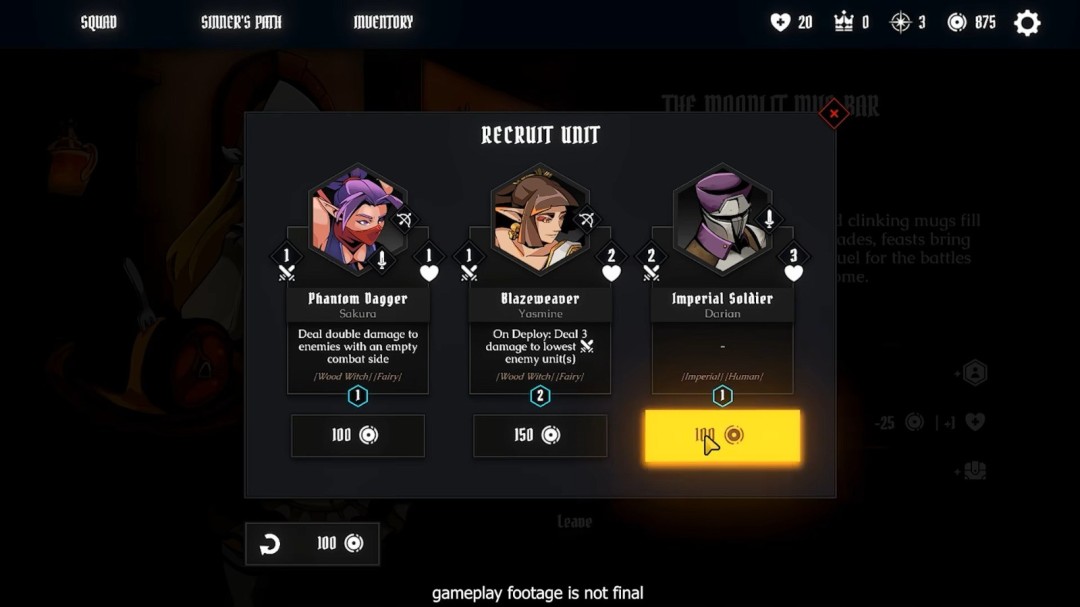
Task: Recruit Imperial Soldier with the highlighted button
Action: [722, 435]
